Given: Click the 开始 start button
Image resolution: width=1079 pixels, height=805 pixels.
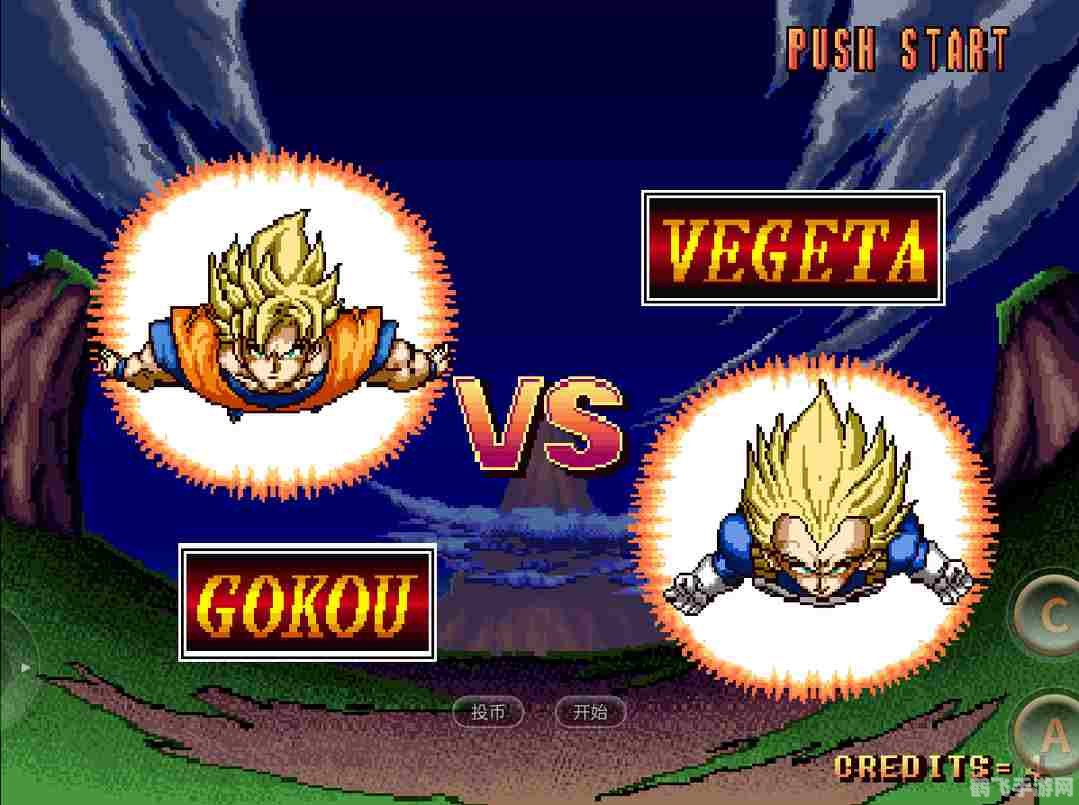Looking at the screenshot, I should coord(590,712).
